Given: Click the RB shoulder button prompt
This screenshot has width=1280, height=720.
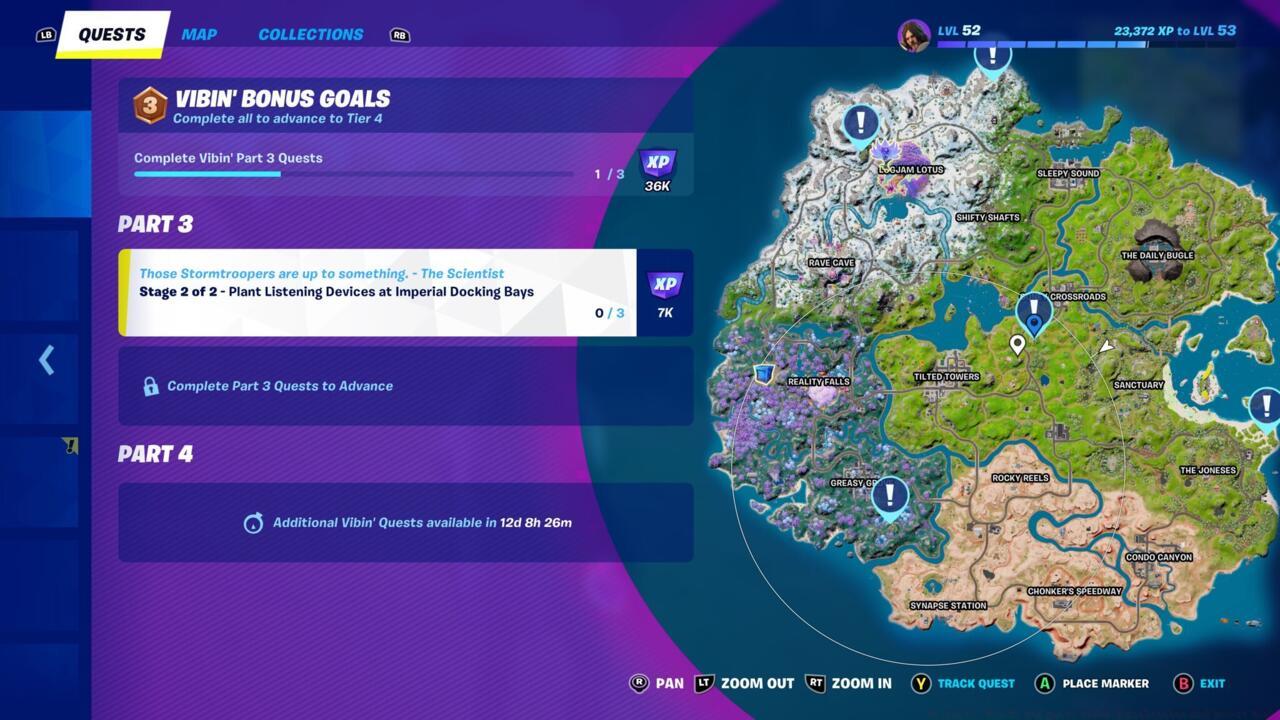Looking at the screenshot, I should pos(398,33).
